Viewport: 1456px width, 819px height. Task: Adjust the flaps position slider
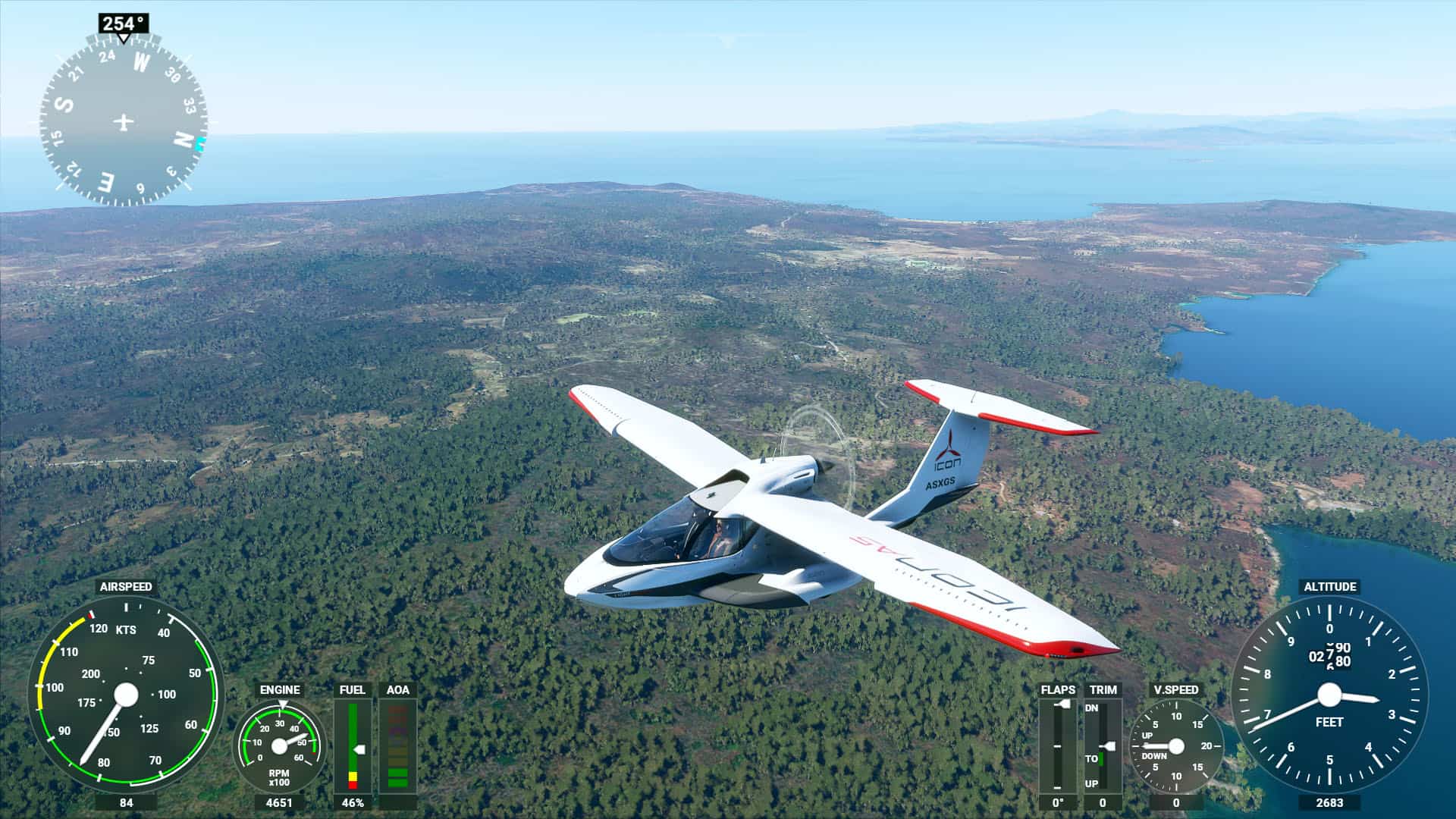click(1057, 746)
